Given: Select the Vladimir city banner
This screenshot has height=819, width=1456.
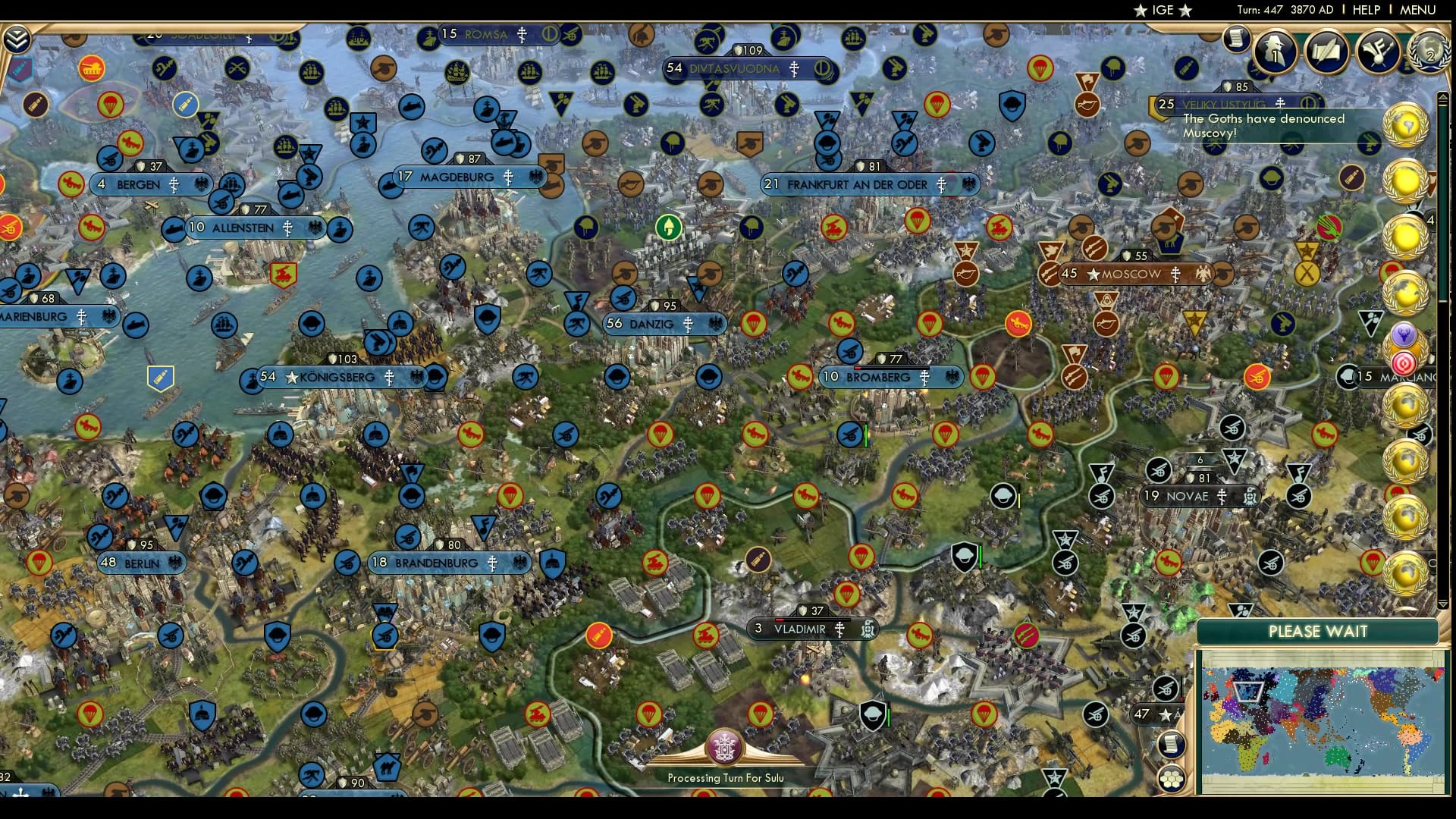Looking at the screenshot, I should point(802,629).
